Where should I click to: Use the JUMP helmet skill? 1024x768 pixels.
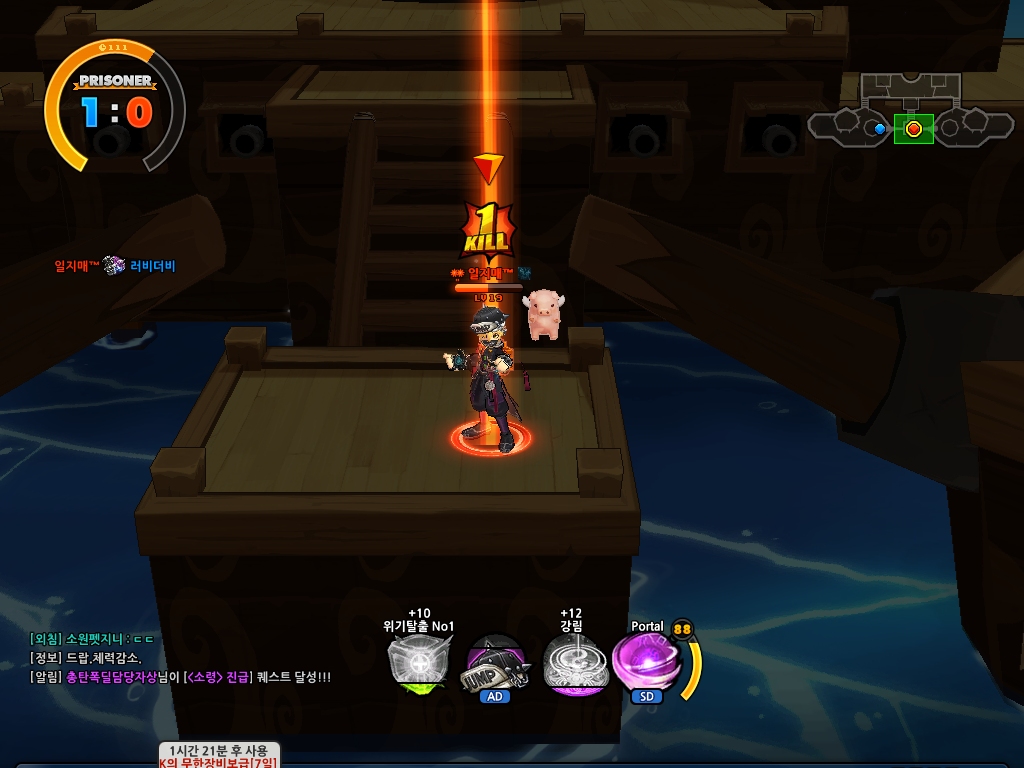[x=495, y=662]
